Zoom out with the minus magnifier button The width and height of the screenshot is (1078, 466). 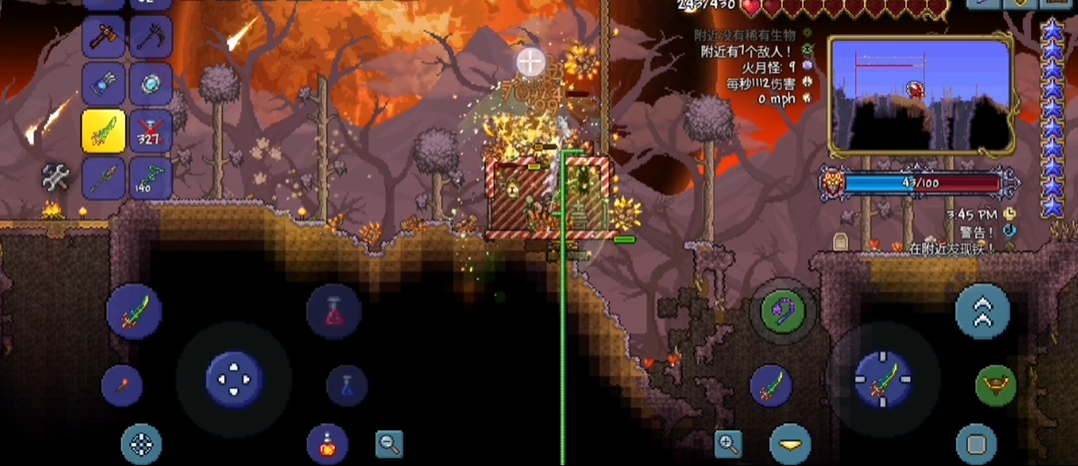[x=389, y=443]
